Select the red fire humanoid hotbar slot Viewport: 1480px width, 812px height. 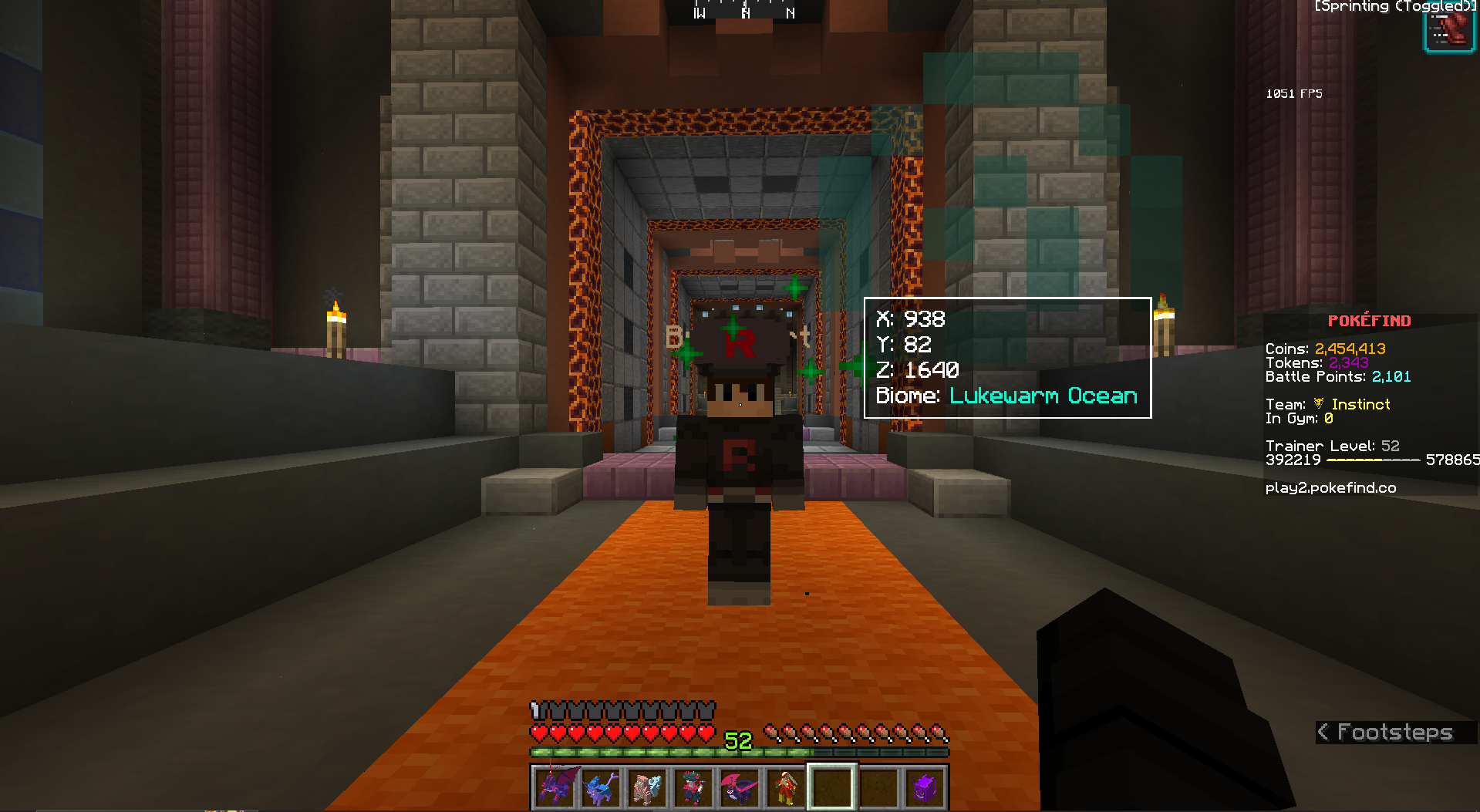pyautogui.click(x=786, y=787)
